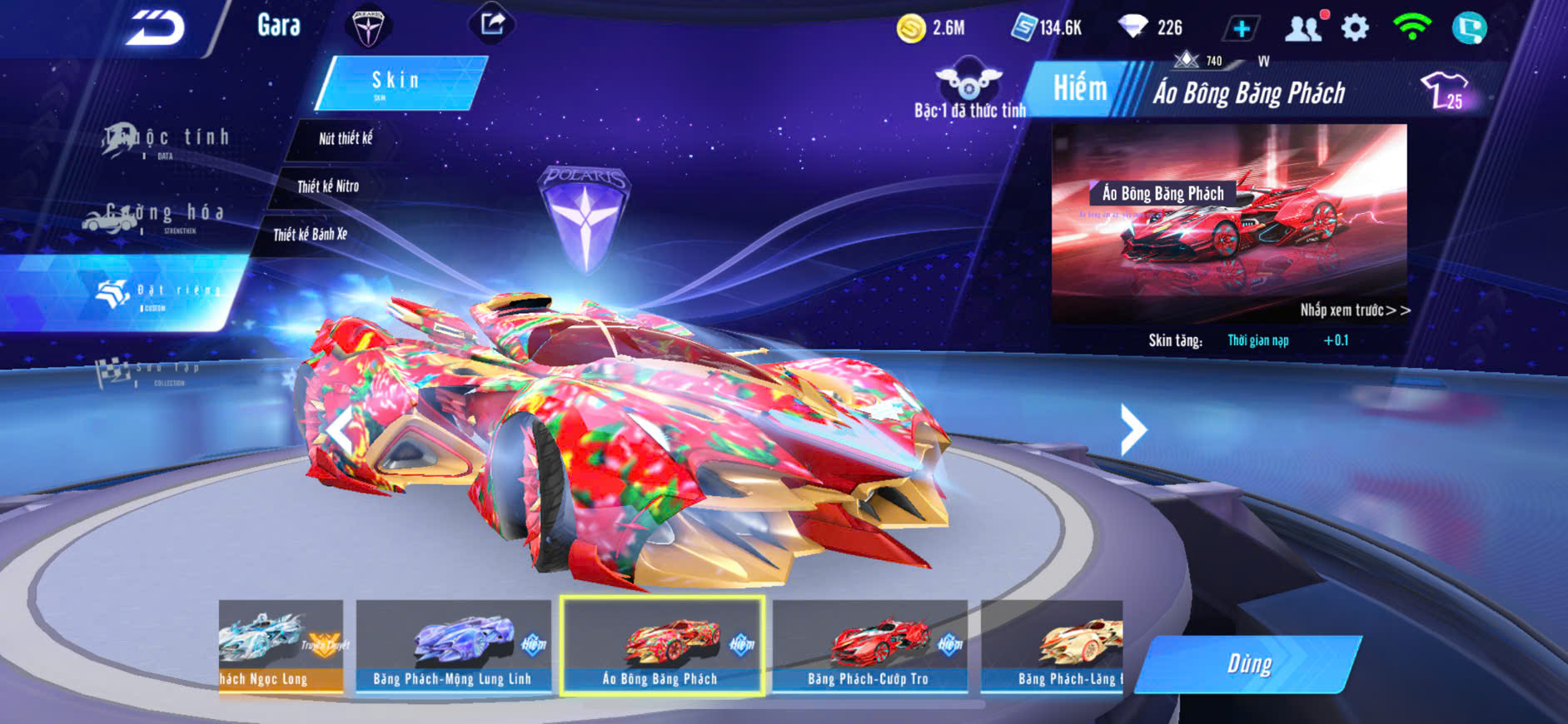Screen dimensions: 1568x724
Task: Choose the Phách Ngọc Long skin
Action: [x=281, y=646]
